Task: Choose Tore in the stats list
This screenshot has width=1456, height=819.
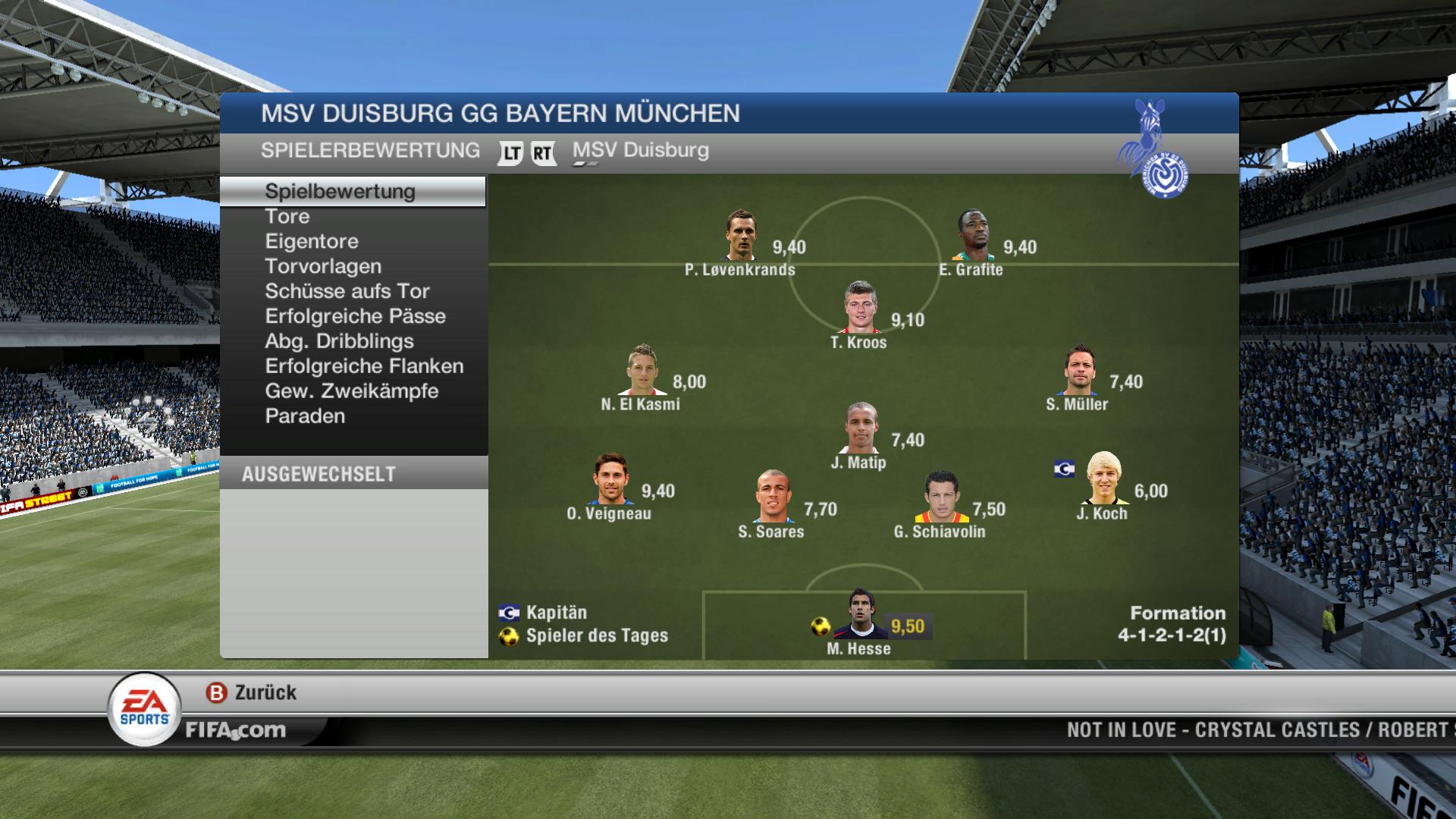Action: pos(287,217)
